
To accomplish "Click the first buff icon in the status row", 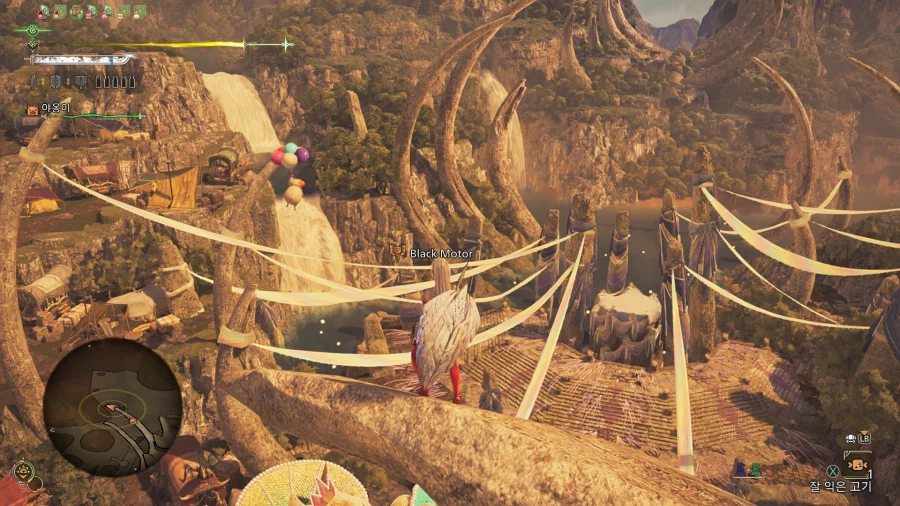I will 43,12.
